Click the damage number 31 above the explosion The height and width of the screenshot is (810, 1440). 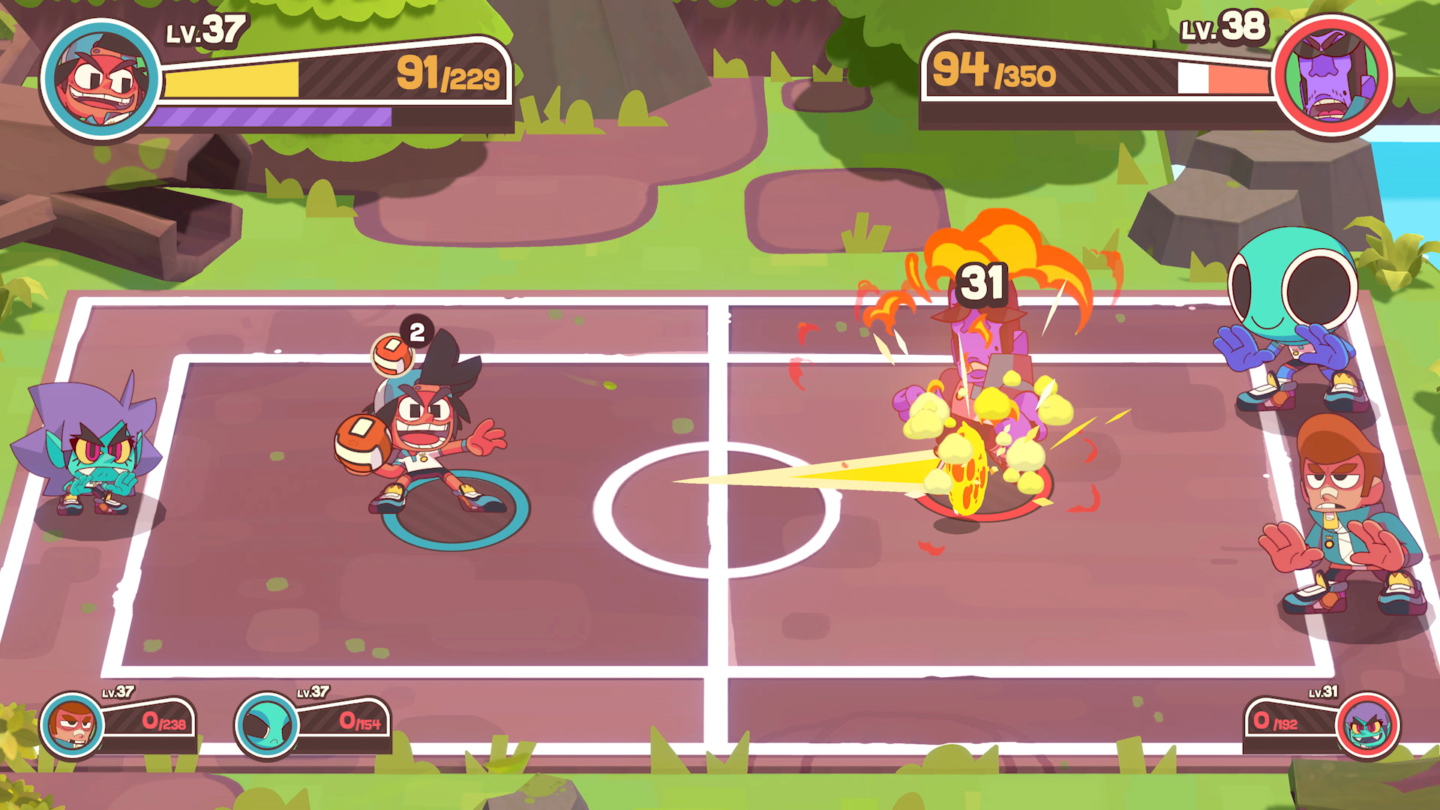tap(984, 284)
